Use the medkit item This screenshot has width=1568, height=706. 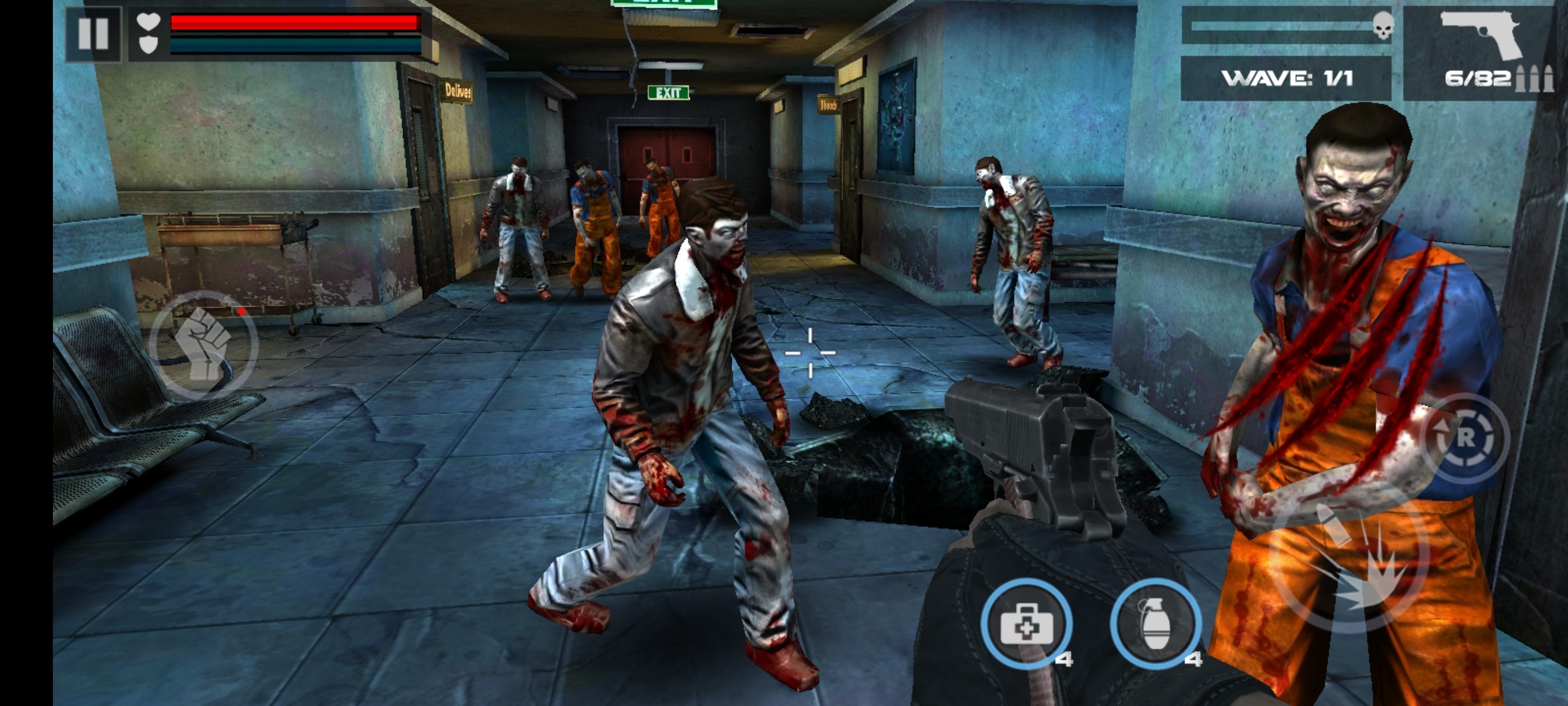1026,624
